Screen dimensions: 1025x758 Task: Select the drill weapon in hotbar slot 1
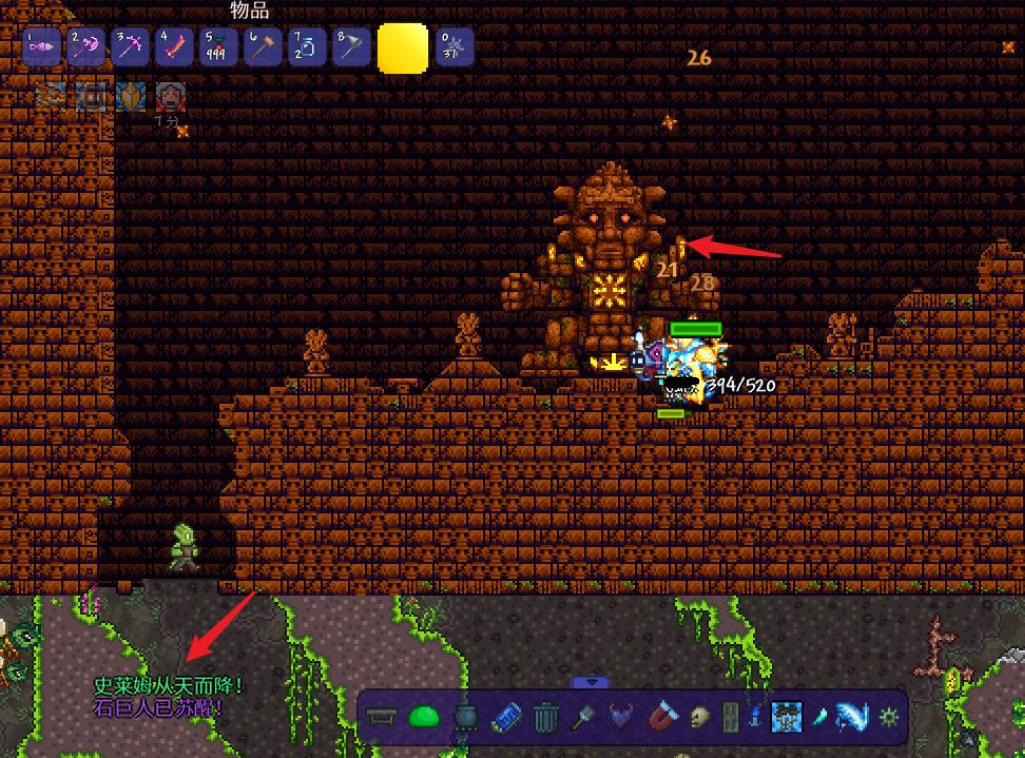point(42,47)
